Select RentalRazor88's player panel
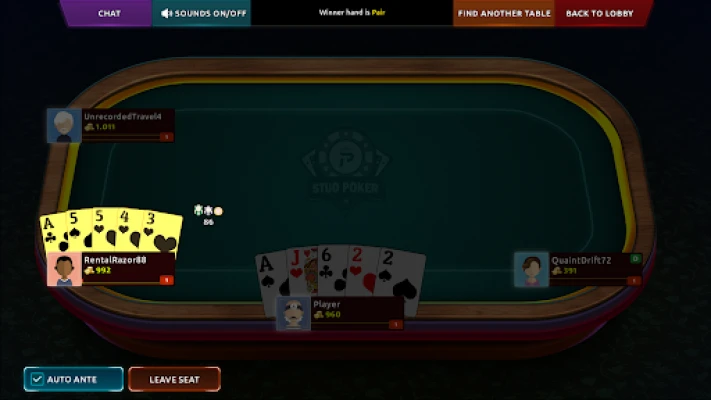Image resolution: width=711 pixels, height=400 pixels. click(x=111, y=267)
